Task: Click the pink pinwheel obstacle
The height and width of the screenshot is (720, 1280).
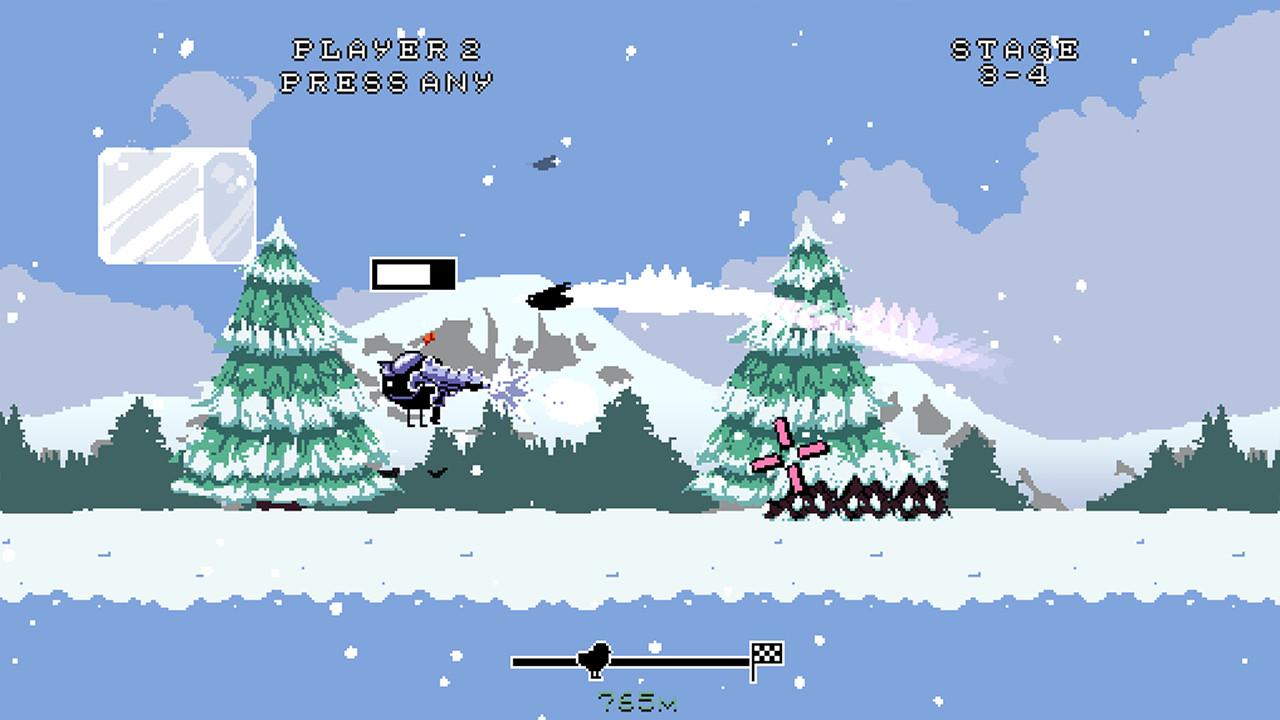Action: click(793, 458)
